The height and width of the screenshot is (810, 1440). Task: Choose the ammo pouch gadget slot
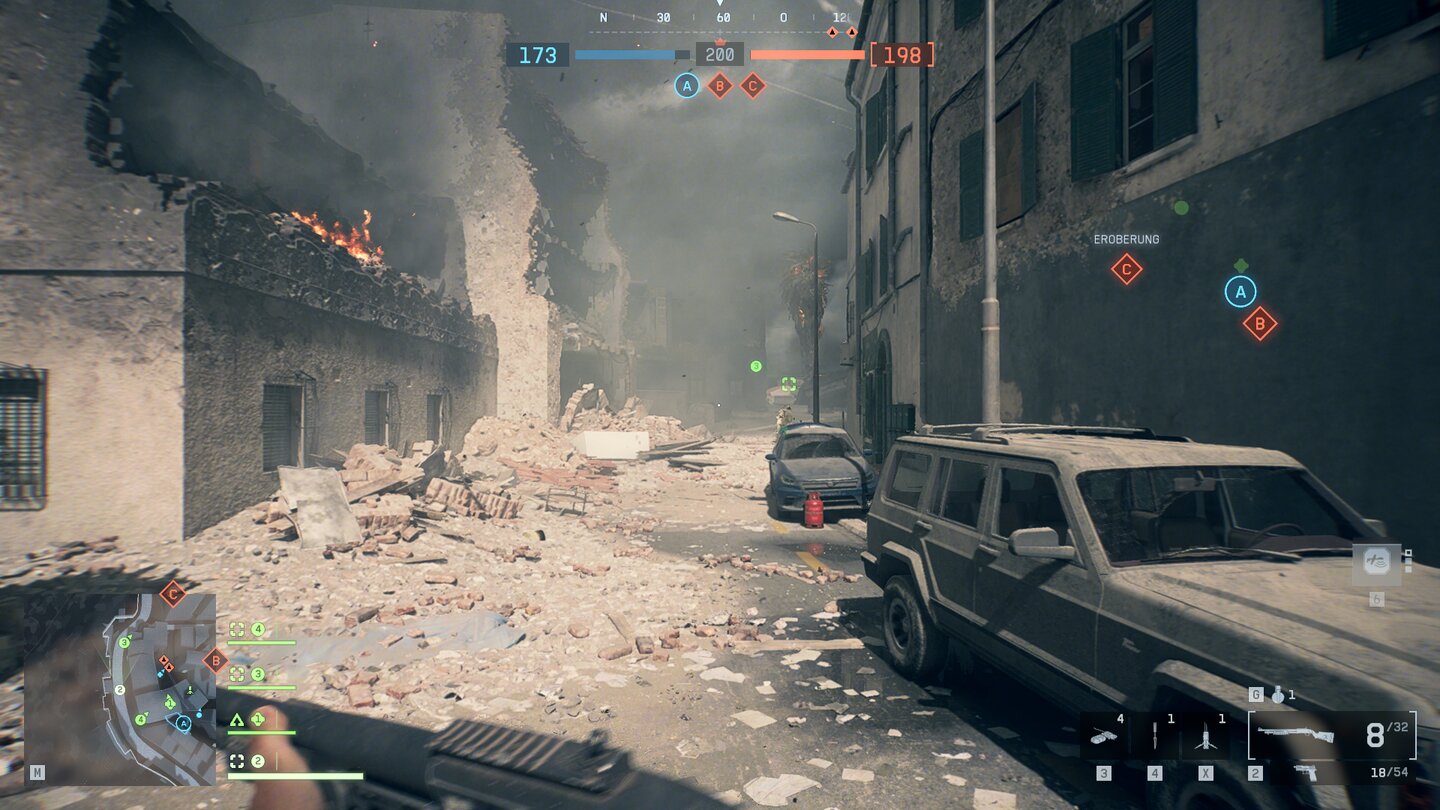point(1104,737)
